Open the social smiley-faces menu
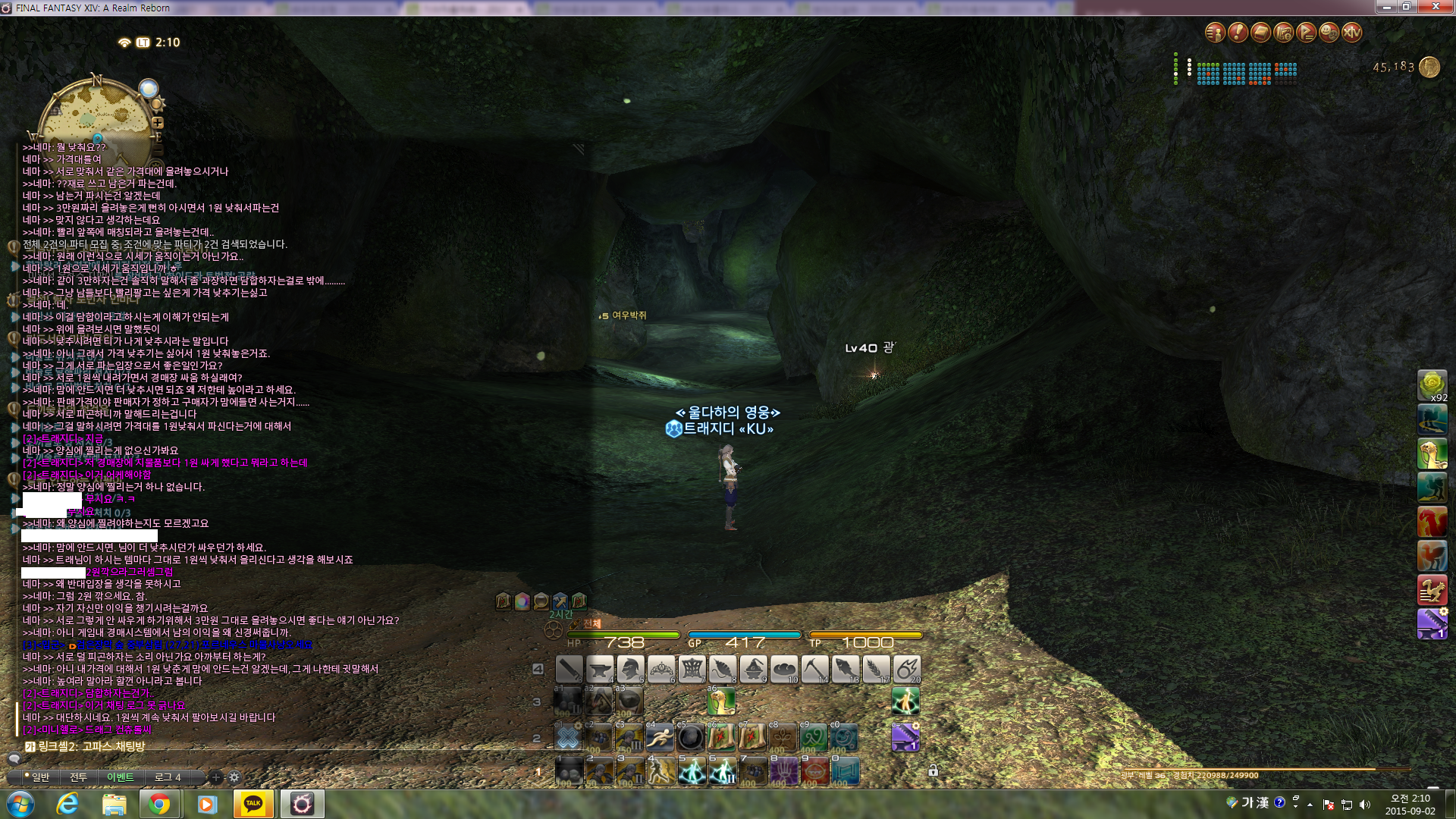The image size is (1456, 819). coord(1329,33)
